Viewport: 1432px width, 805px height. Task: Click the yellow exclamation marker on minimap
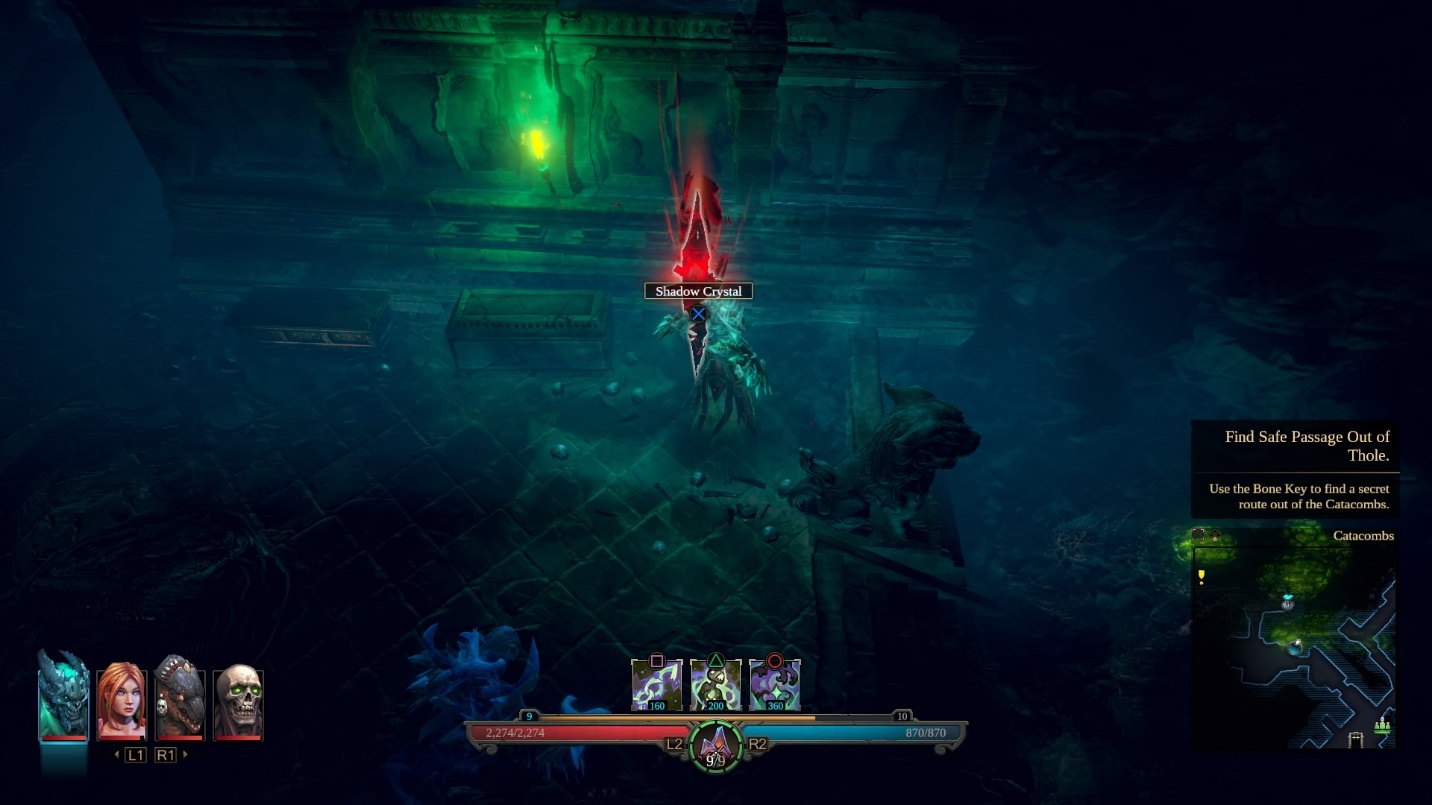coord(1201,577)
